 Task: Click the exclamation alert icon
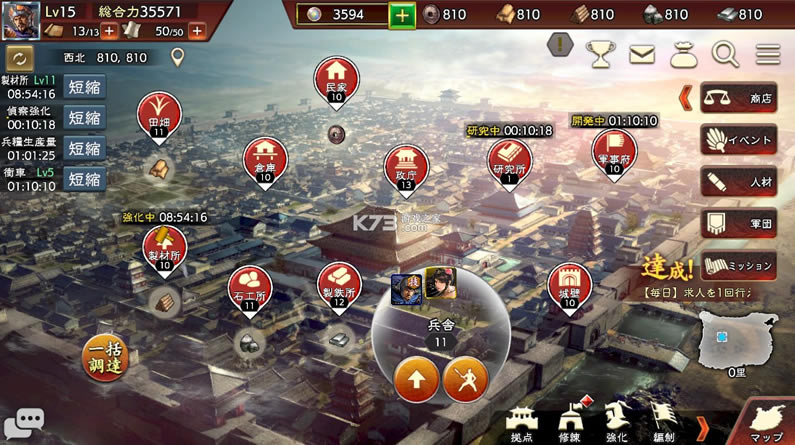point(561,46)
